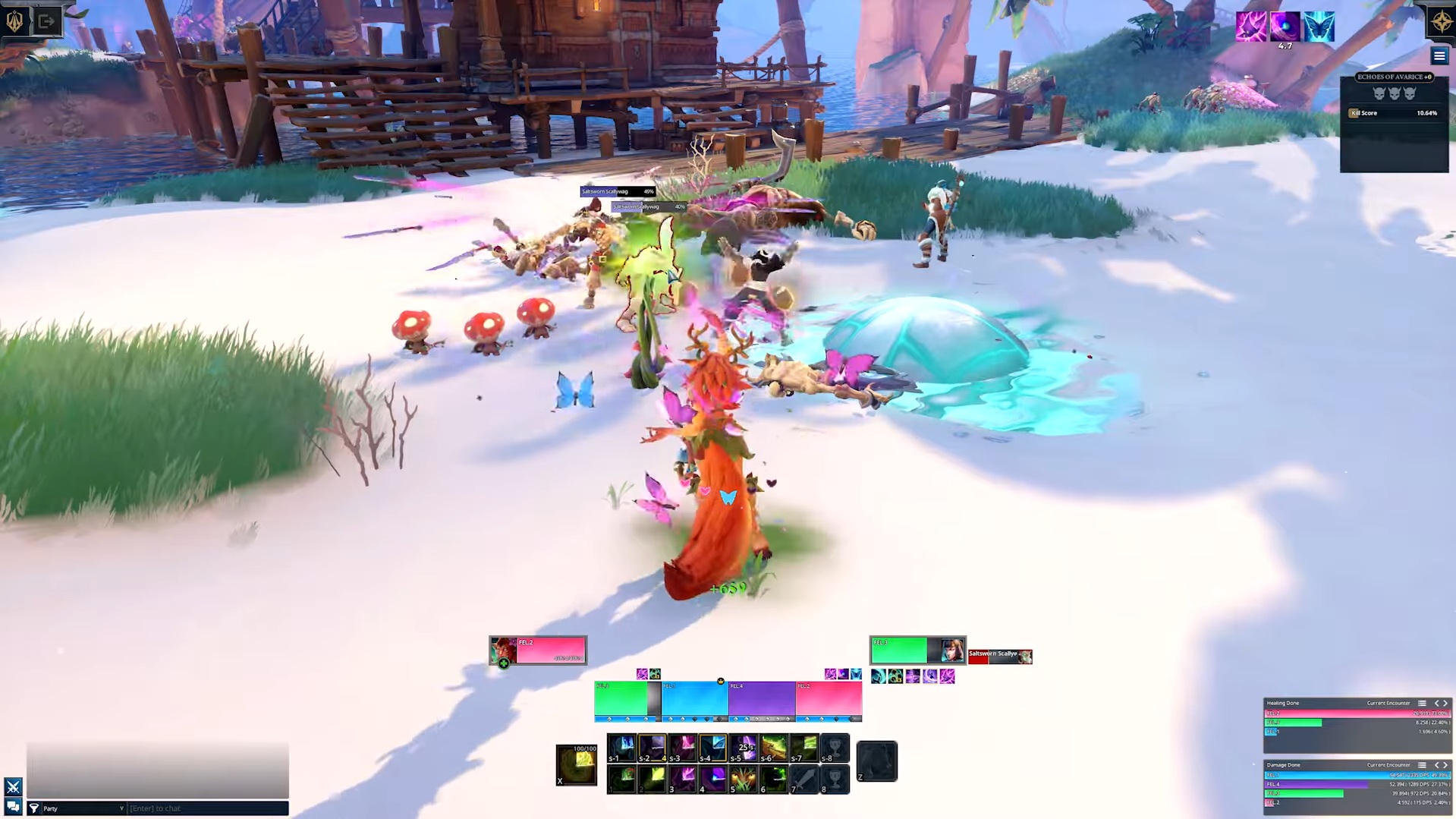Click the exit door icon
1456x819 pixels.
point(46,21)
